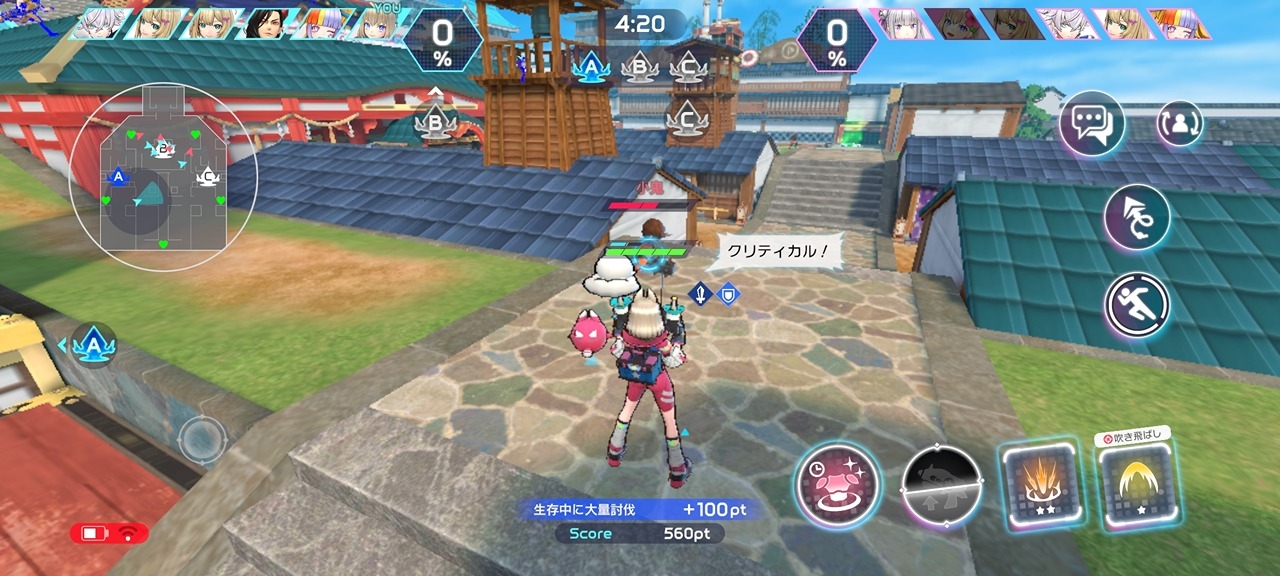Click the circular minimap
The height and width of the screenshot is (576, 1280).
pyautogui.click(x=163, y=177)
